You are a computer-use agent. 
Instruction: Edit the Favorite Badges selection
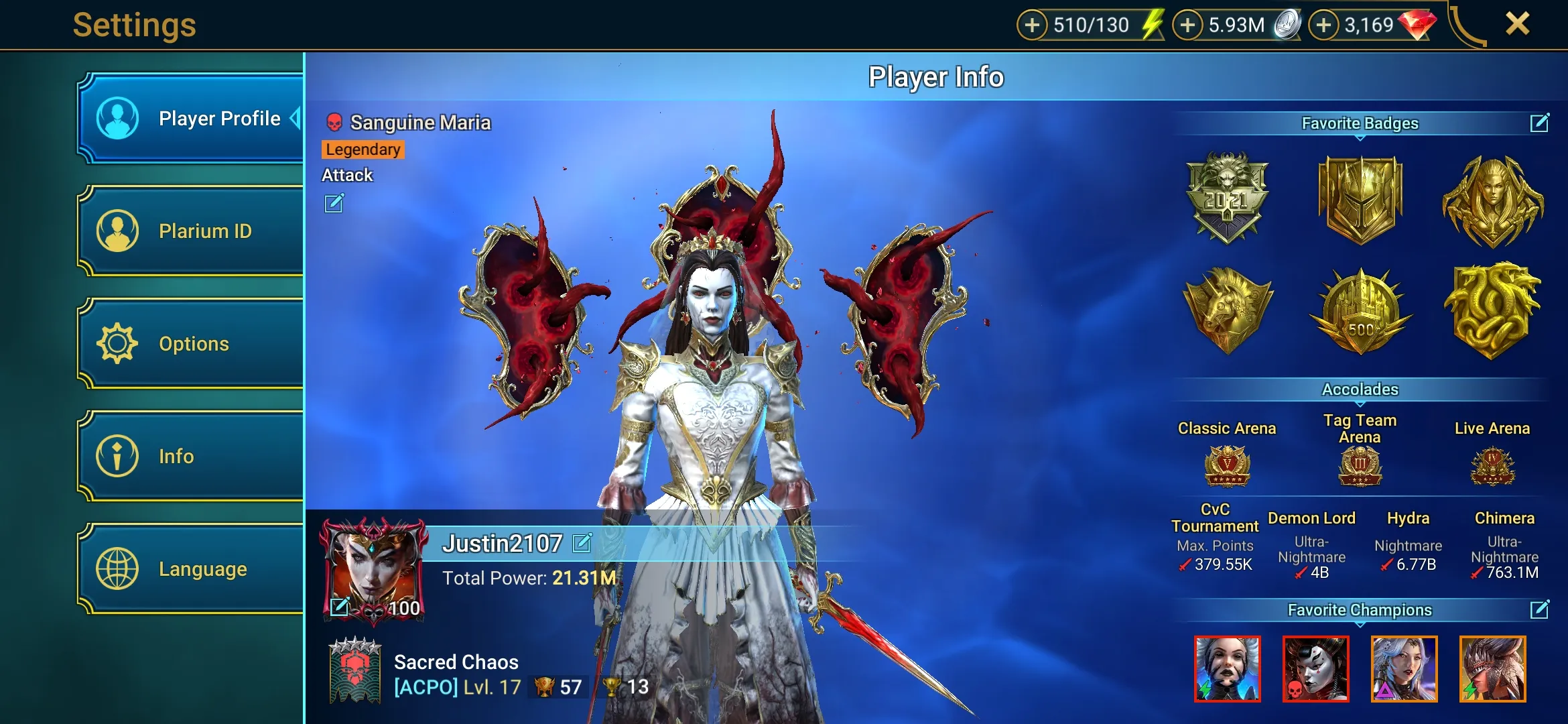(1539, 123)
